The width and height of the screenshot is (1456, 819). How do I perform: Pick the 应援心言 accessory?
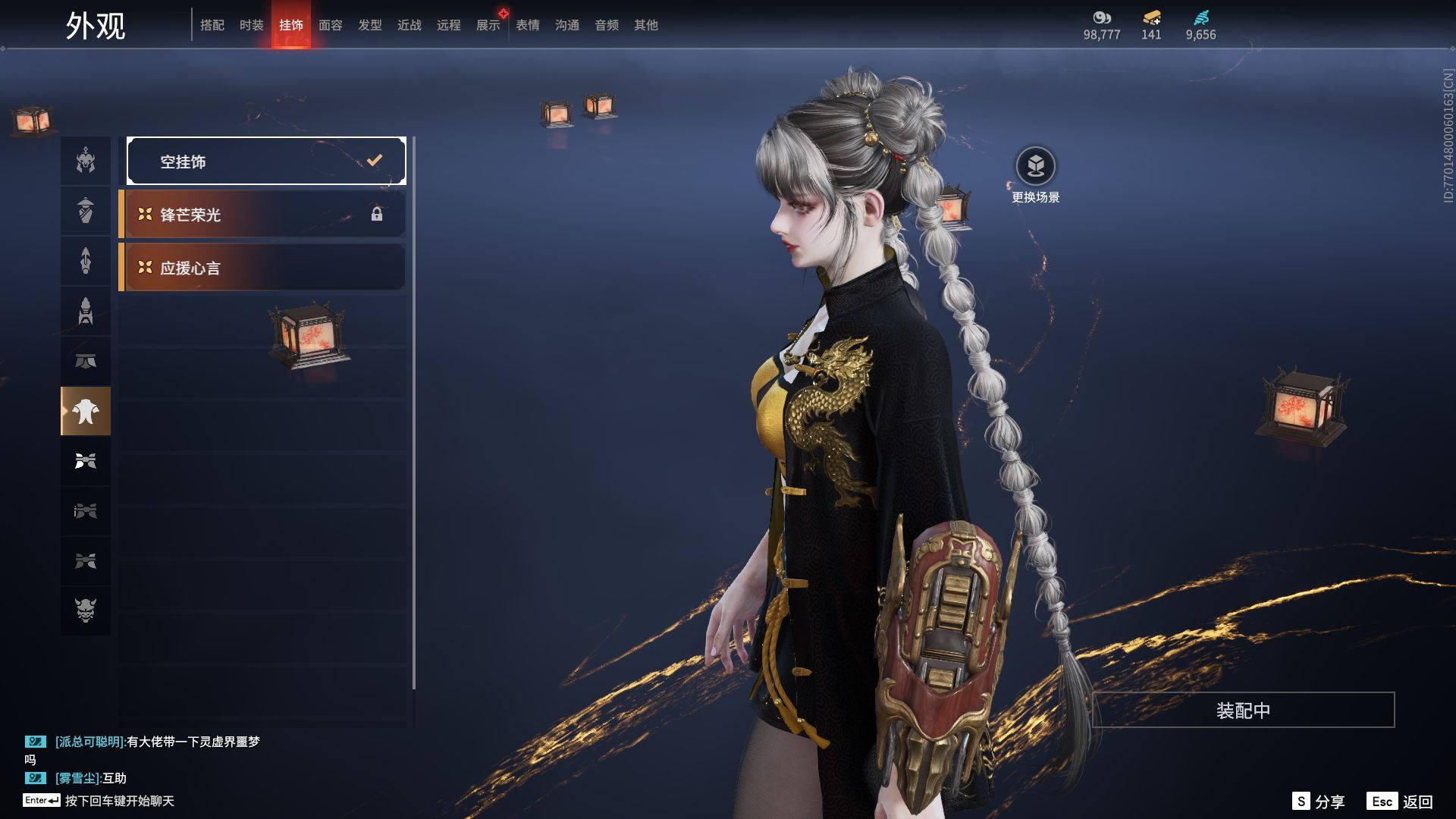(x=262, y=268)
